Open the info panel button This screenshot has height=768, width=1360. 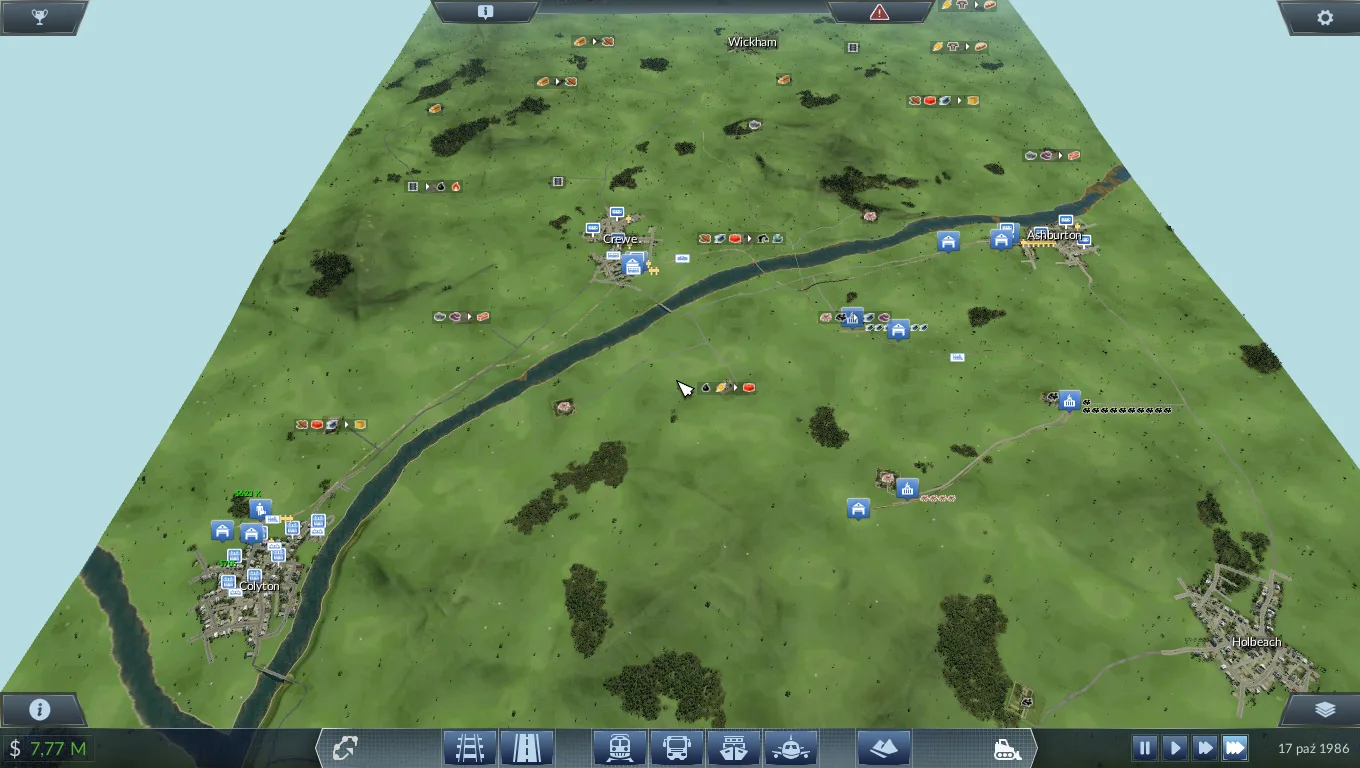coord(40,709)
